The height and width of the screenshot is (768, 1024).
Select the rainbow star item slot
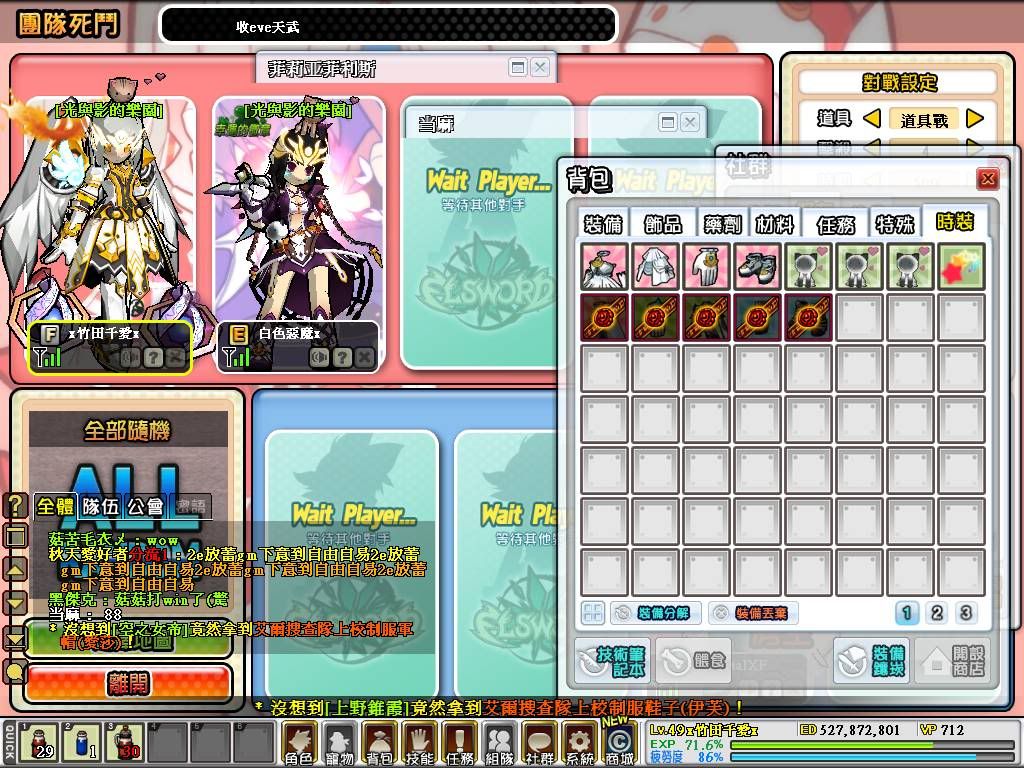962,267
